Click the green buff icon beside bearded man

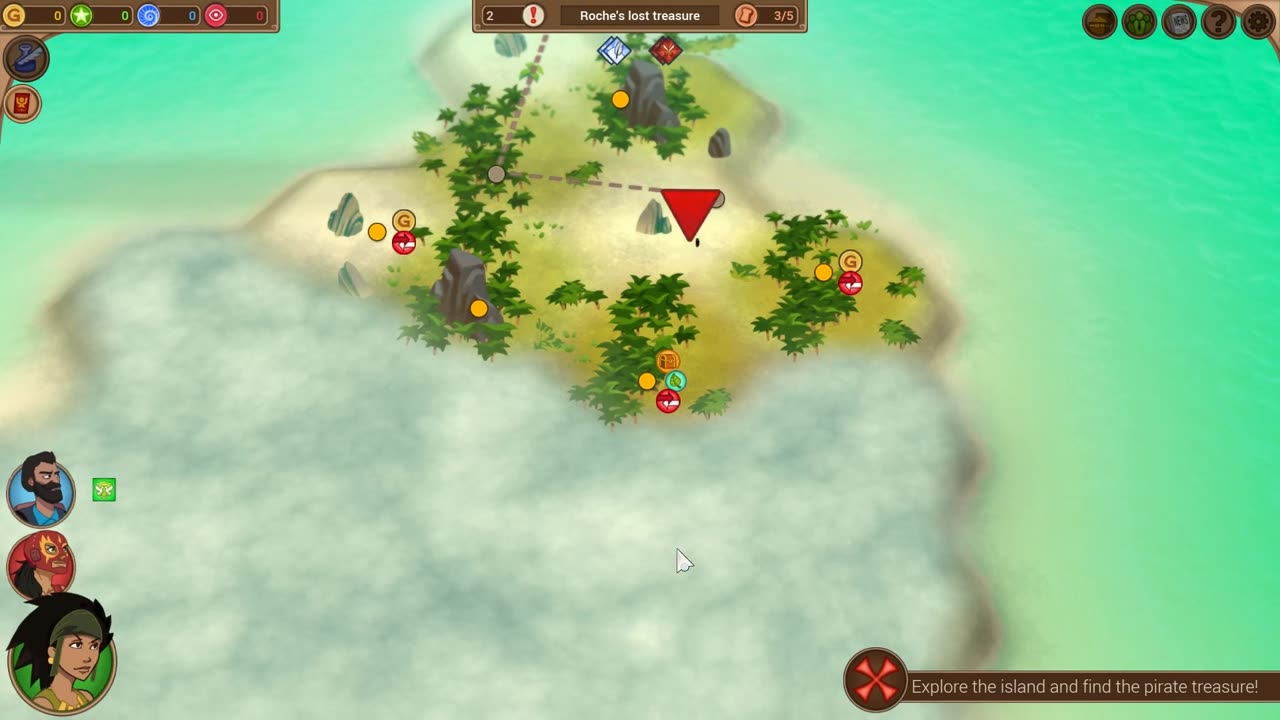click(104, 489)
